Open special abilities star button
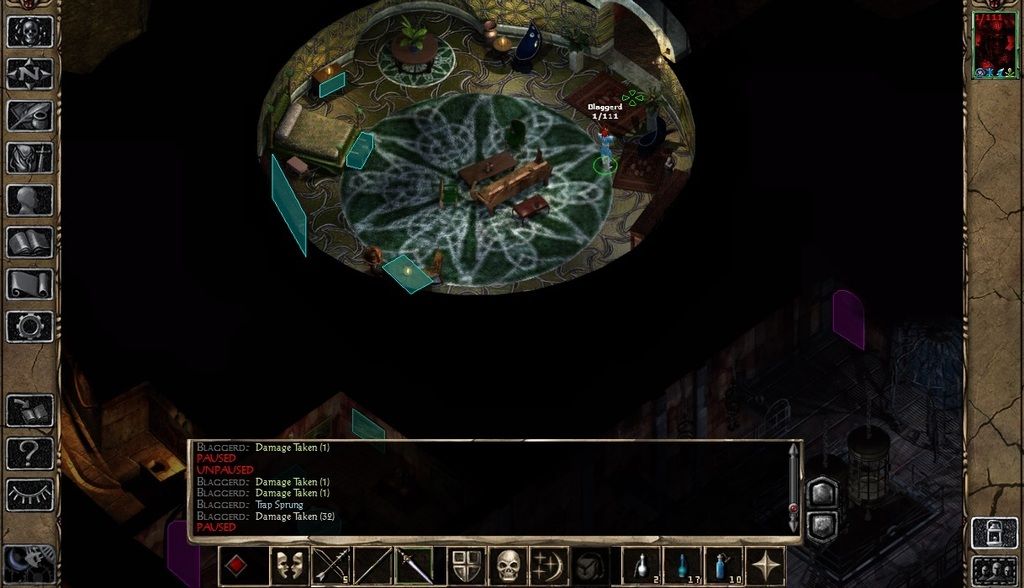Screen dimensions: 1024x588 click(767, 566)
